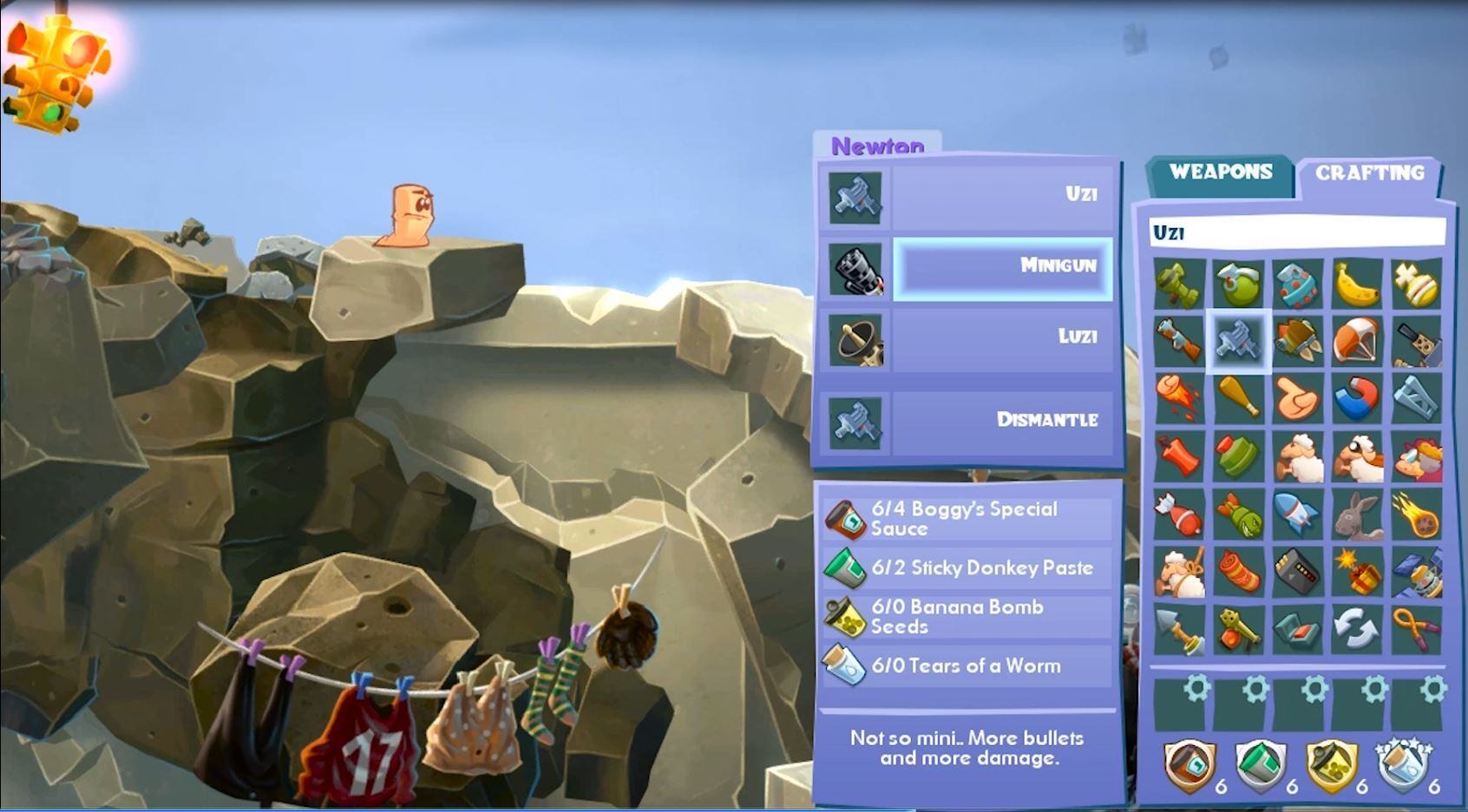Select the ninja rope
Viewport: 1468px width, 812px height.
click(x=1416, y=628)
